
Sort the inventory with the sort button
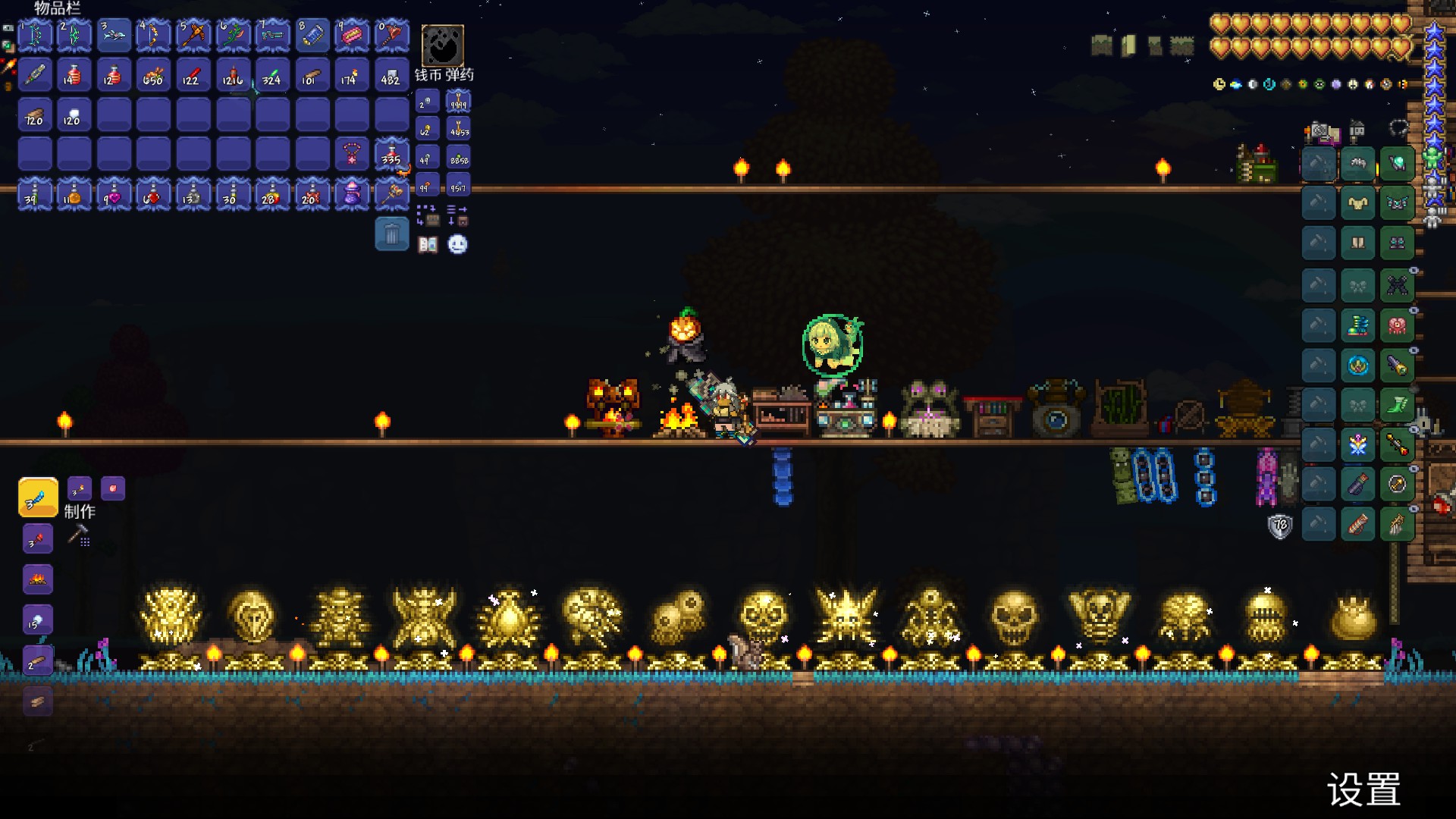point(457,215)
